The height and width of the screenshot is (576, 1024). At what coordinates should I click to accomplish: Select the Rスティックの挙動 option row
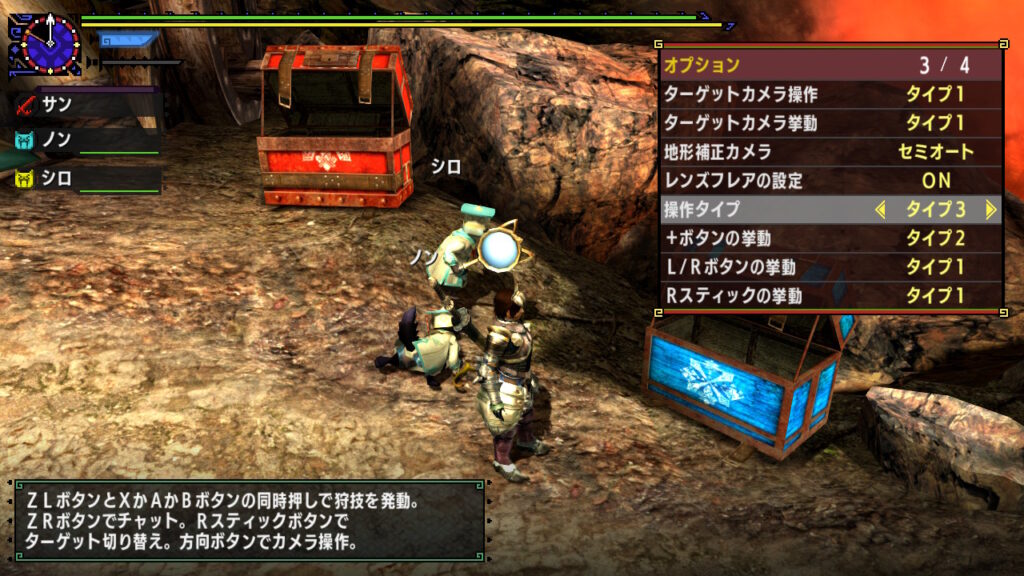pyautogui.click(x=831, y=296)
